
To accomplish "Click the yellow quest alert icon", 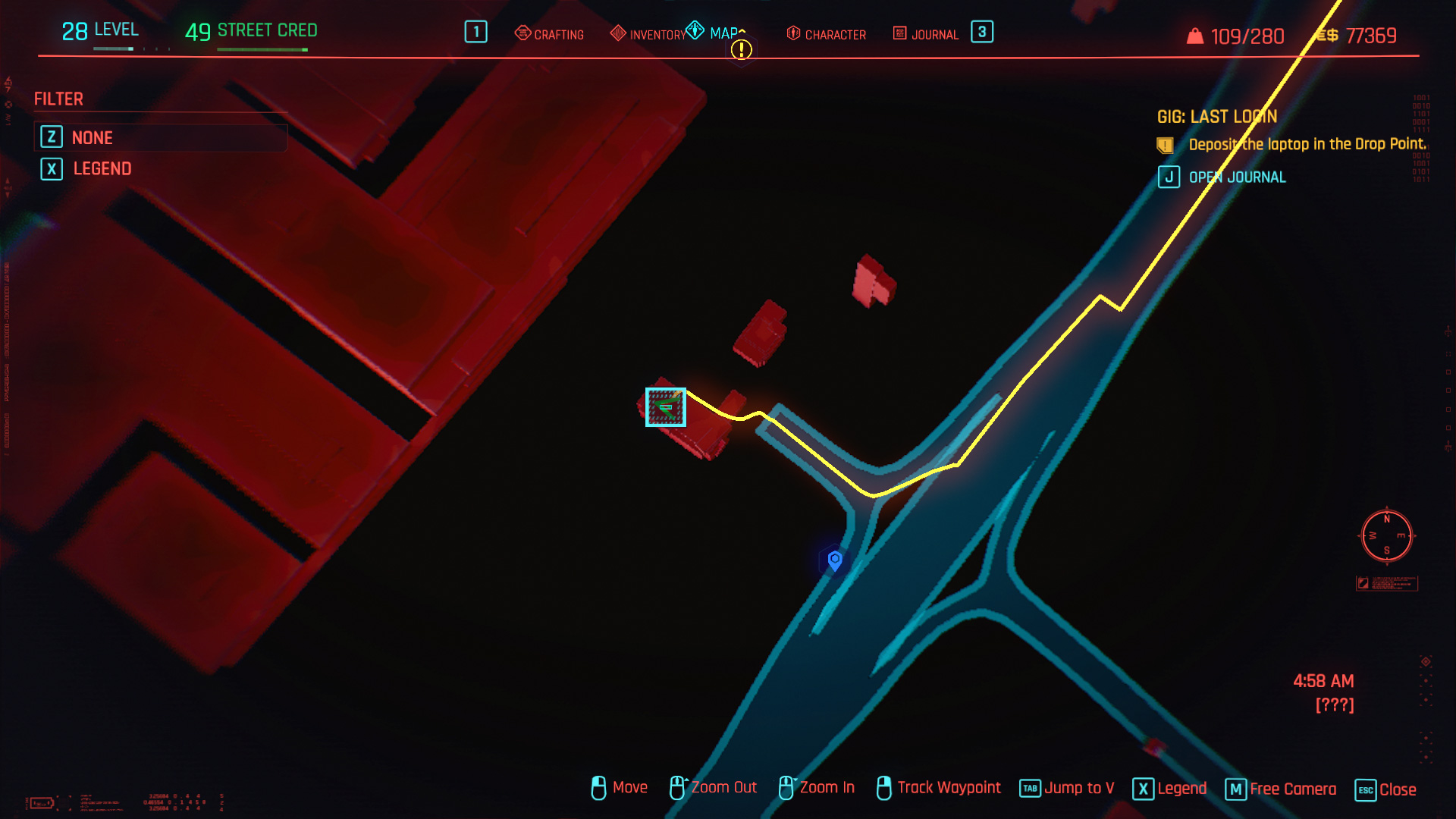I will click(741, 50).
